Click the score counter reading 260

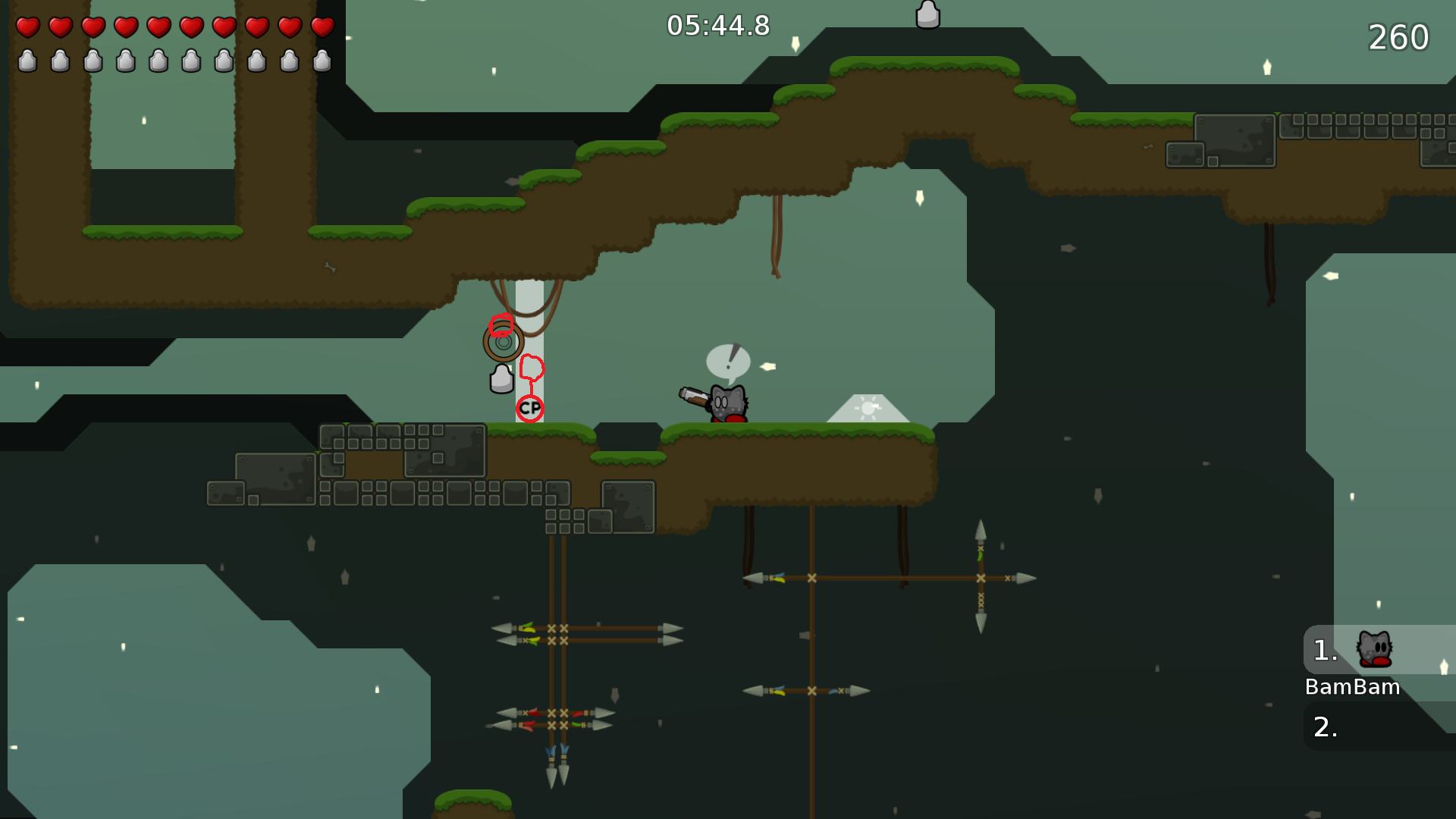1398,36
